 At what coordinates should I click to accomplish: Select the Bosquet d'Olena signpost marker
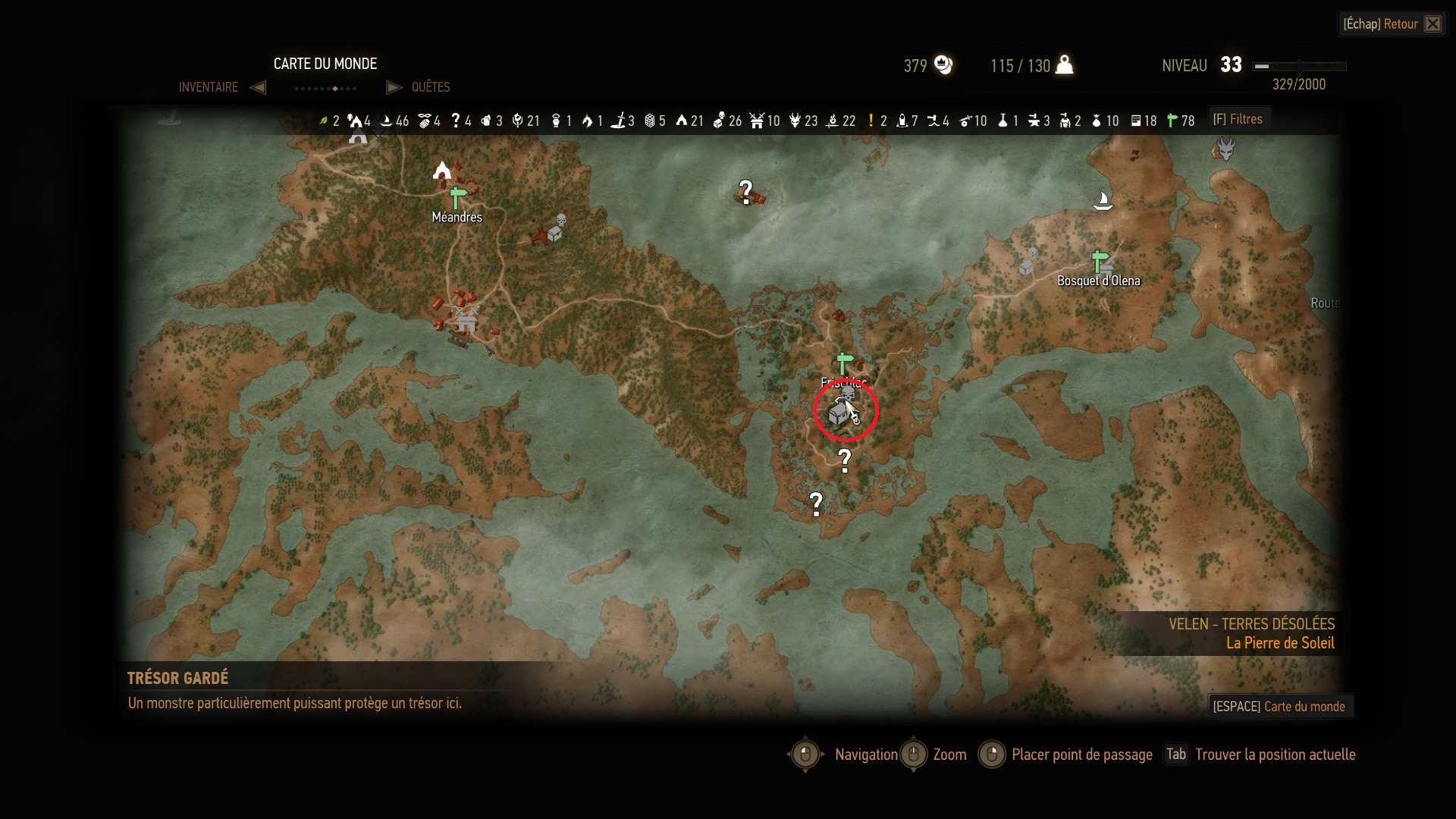(1100, 262)
